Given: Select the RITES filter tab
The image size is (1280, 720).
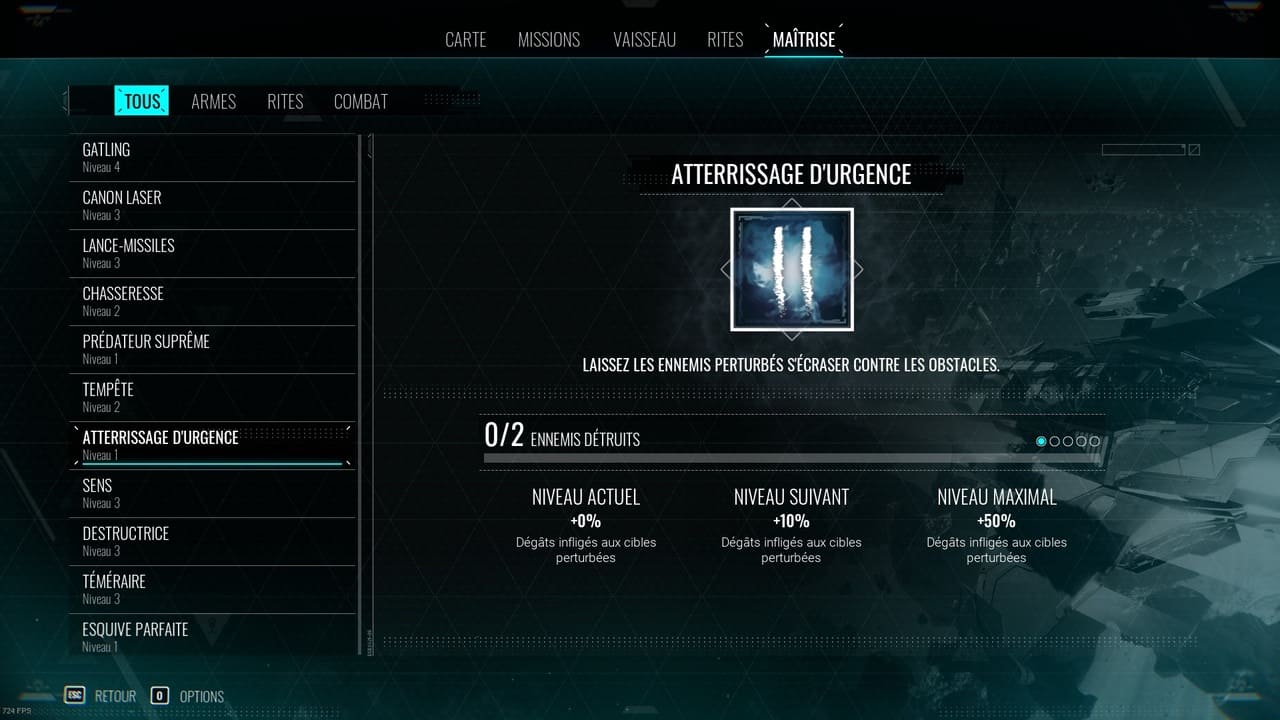Looking at the screenshot, I should tap(284, 101).
